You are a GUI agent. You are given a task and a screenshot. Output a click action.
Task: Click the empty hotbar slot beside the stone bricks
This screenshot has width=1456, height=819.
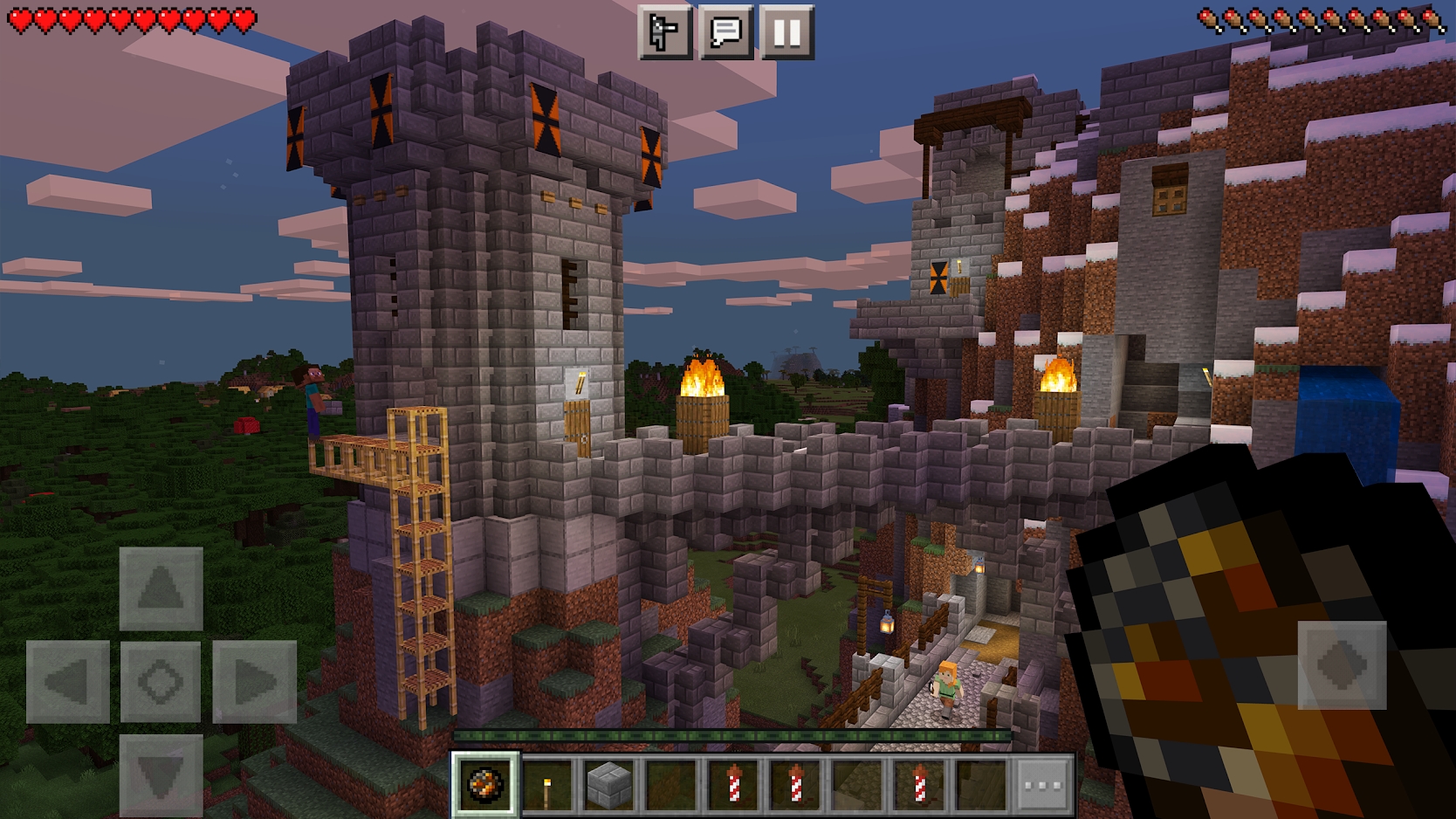coord(671,785)
